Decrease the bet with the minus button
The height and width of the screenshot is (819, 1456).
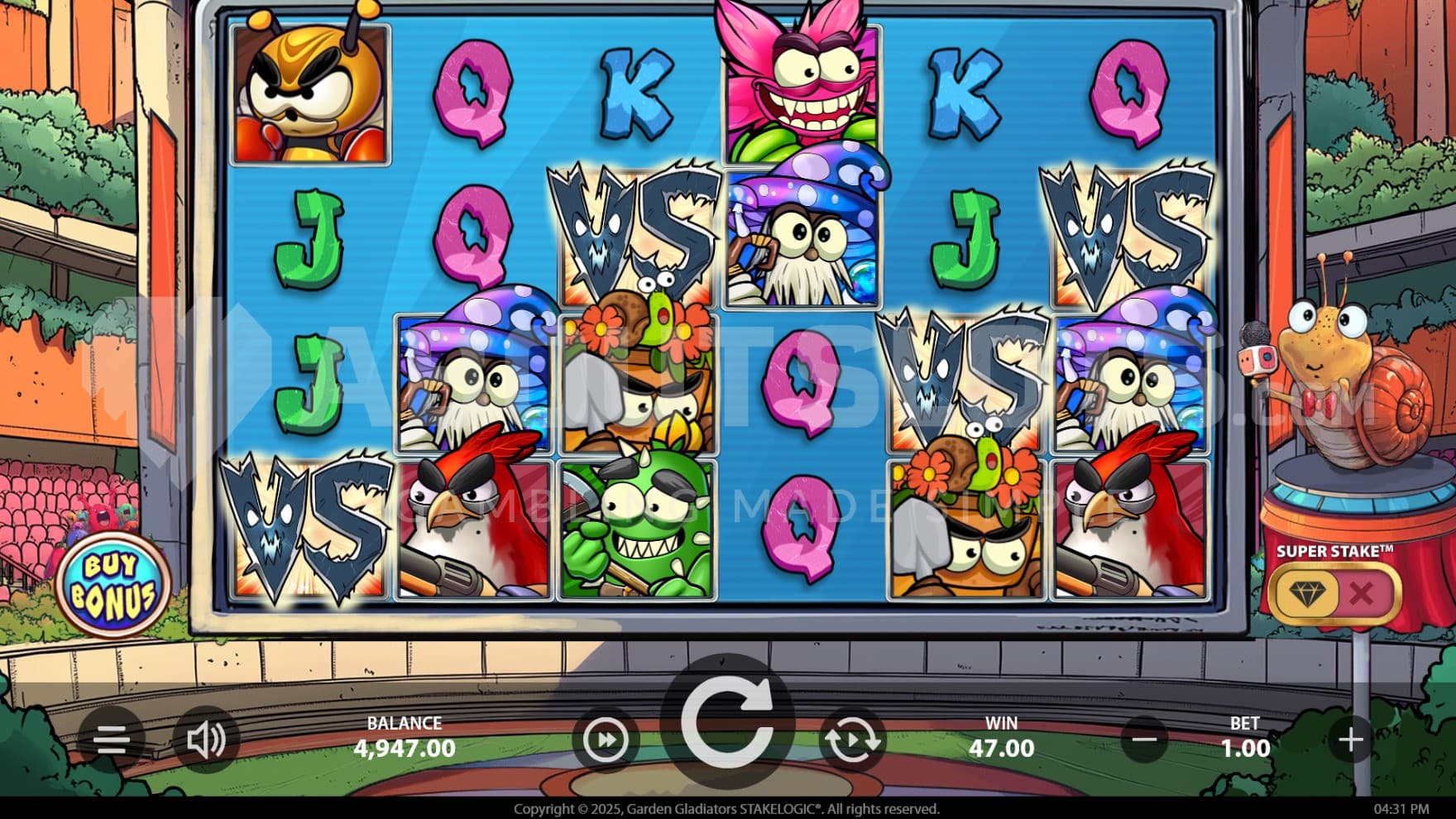coord(1145,739)
